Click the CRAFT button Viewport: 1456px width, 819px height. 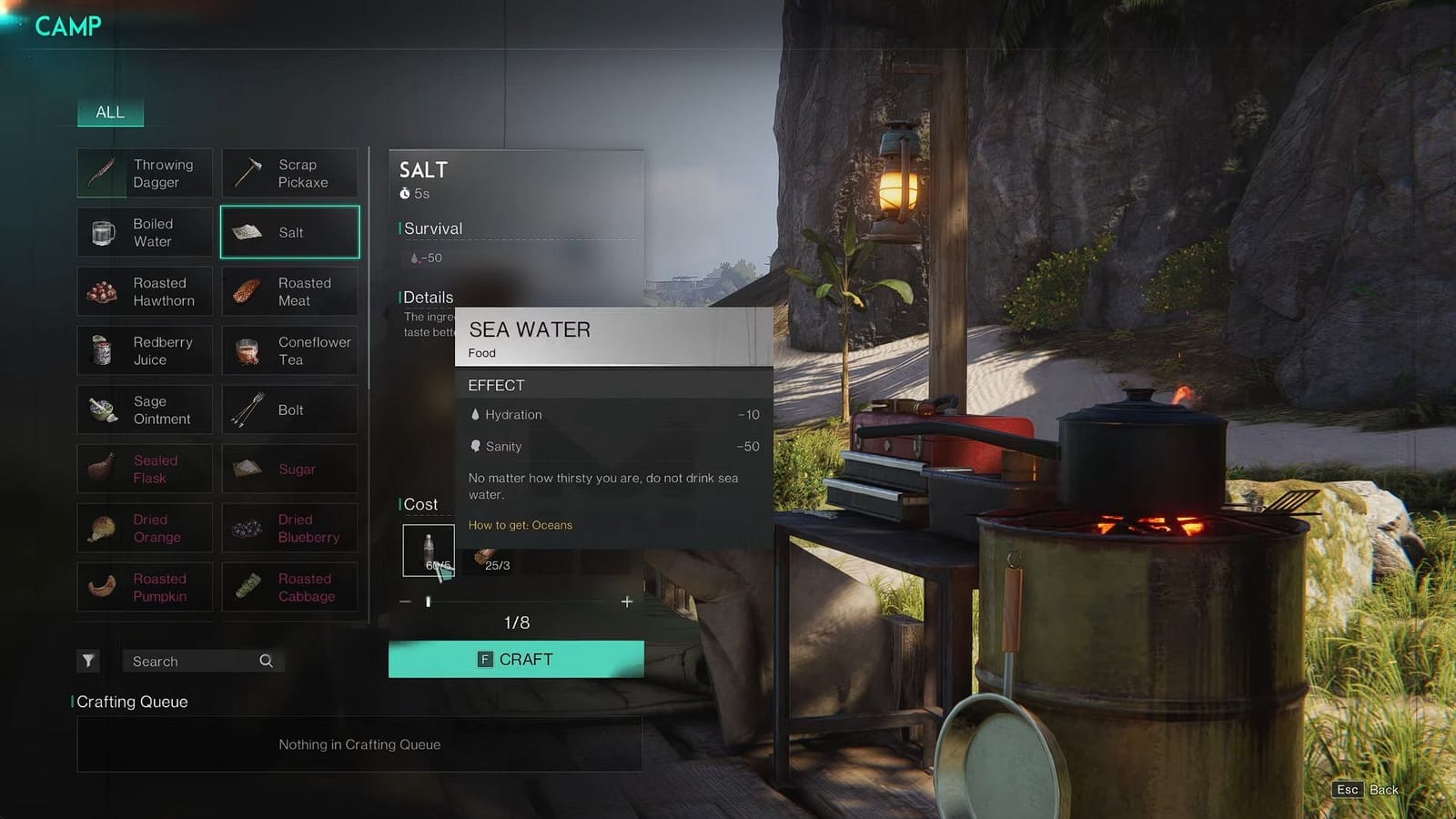[x=516, y=659]
